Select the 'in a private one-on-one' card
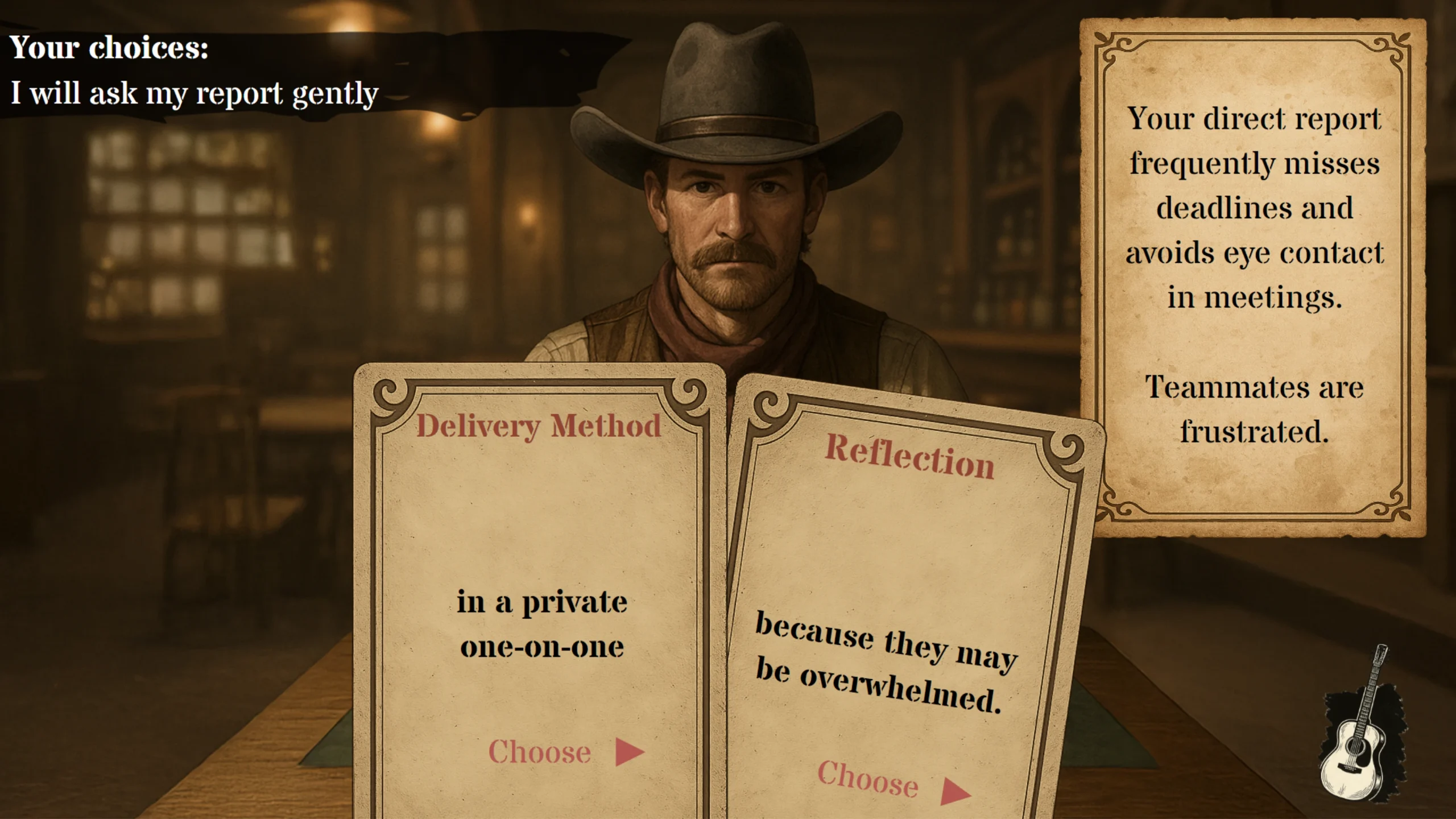The height and width of the screenshot is (819, 1456). coord(541,624)
